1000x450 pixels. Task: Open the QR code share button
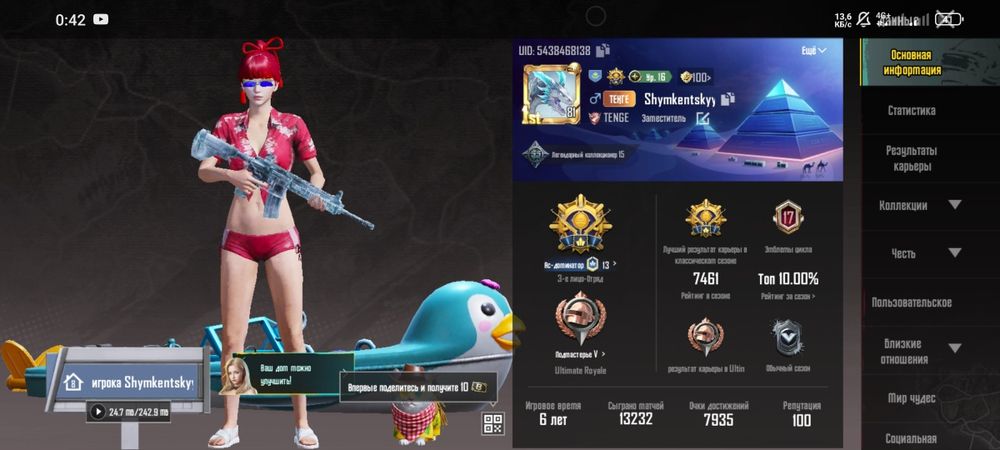(492, 423)
